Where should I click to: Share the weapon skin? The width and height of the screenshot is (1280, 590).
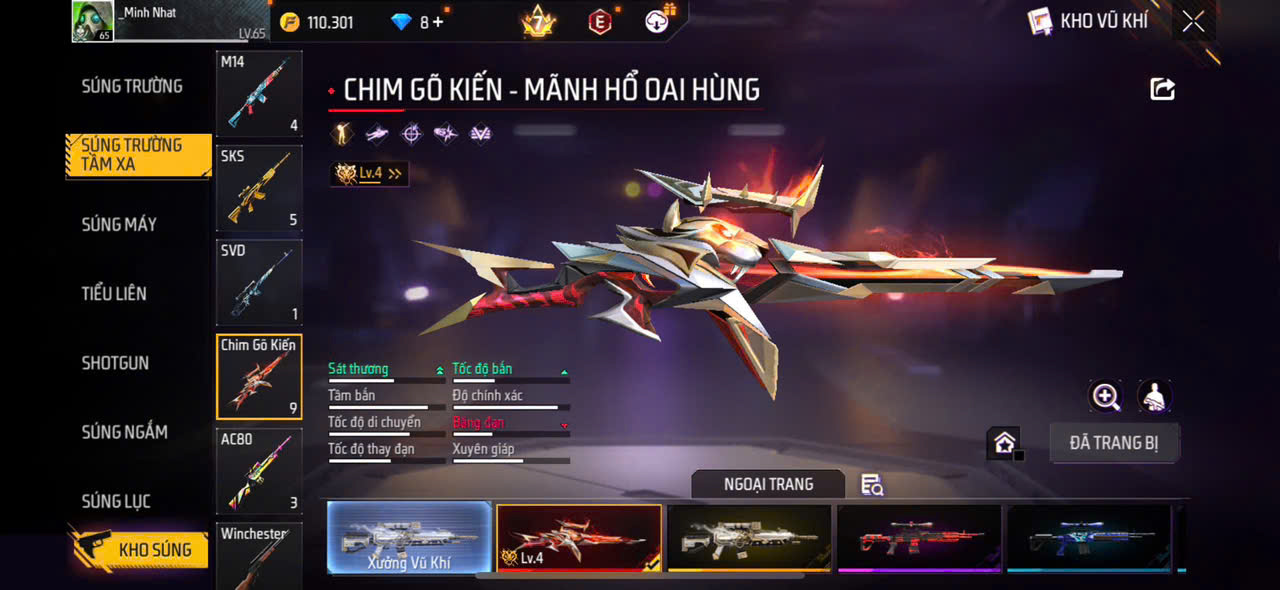tap(1162, 89)
